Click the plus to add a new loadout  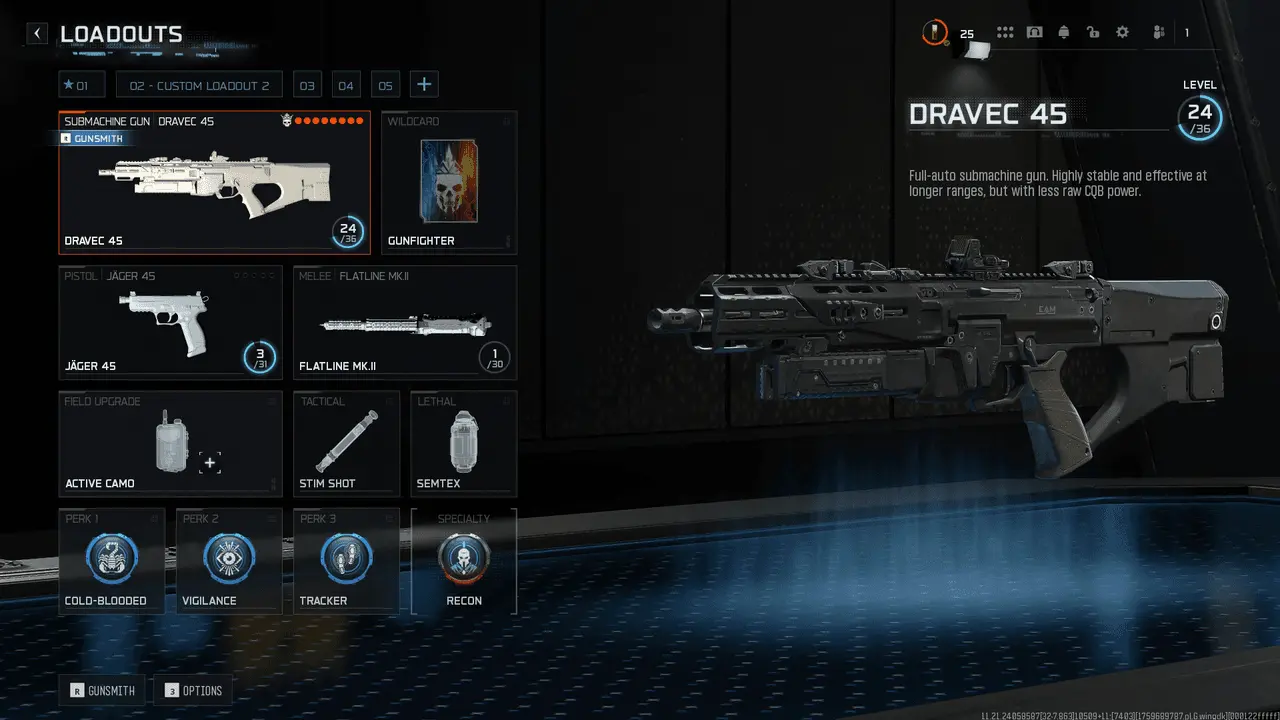pos(424,84)
